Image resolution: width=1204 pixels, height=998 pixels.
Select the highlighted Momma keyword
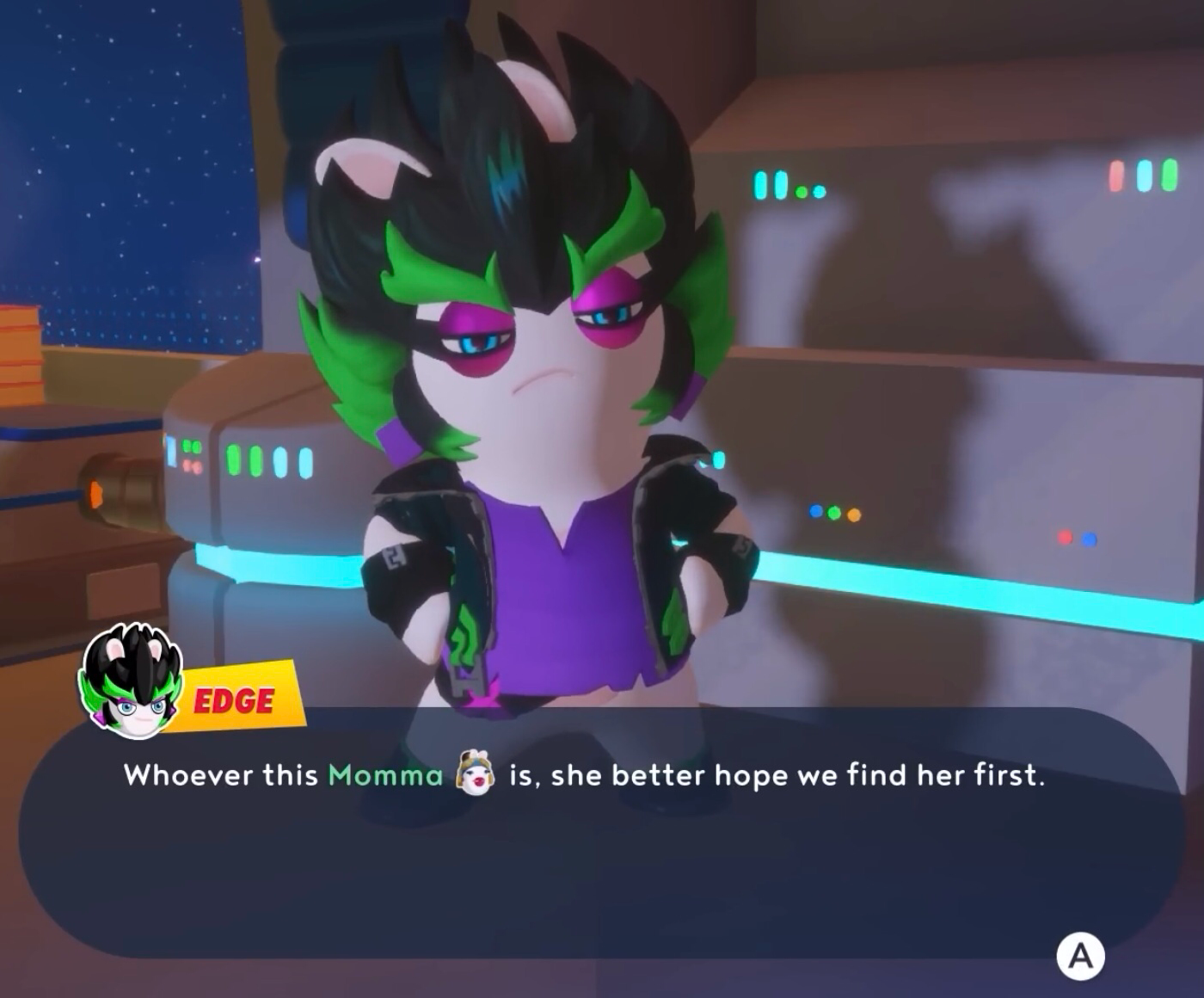(x=385, y=775)
